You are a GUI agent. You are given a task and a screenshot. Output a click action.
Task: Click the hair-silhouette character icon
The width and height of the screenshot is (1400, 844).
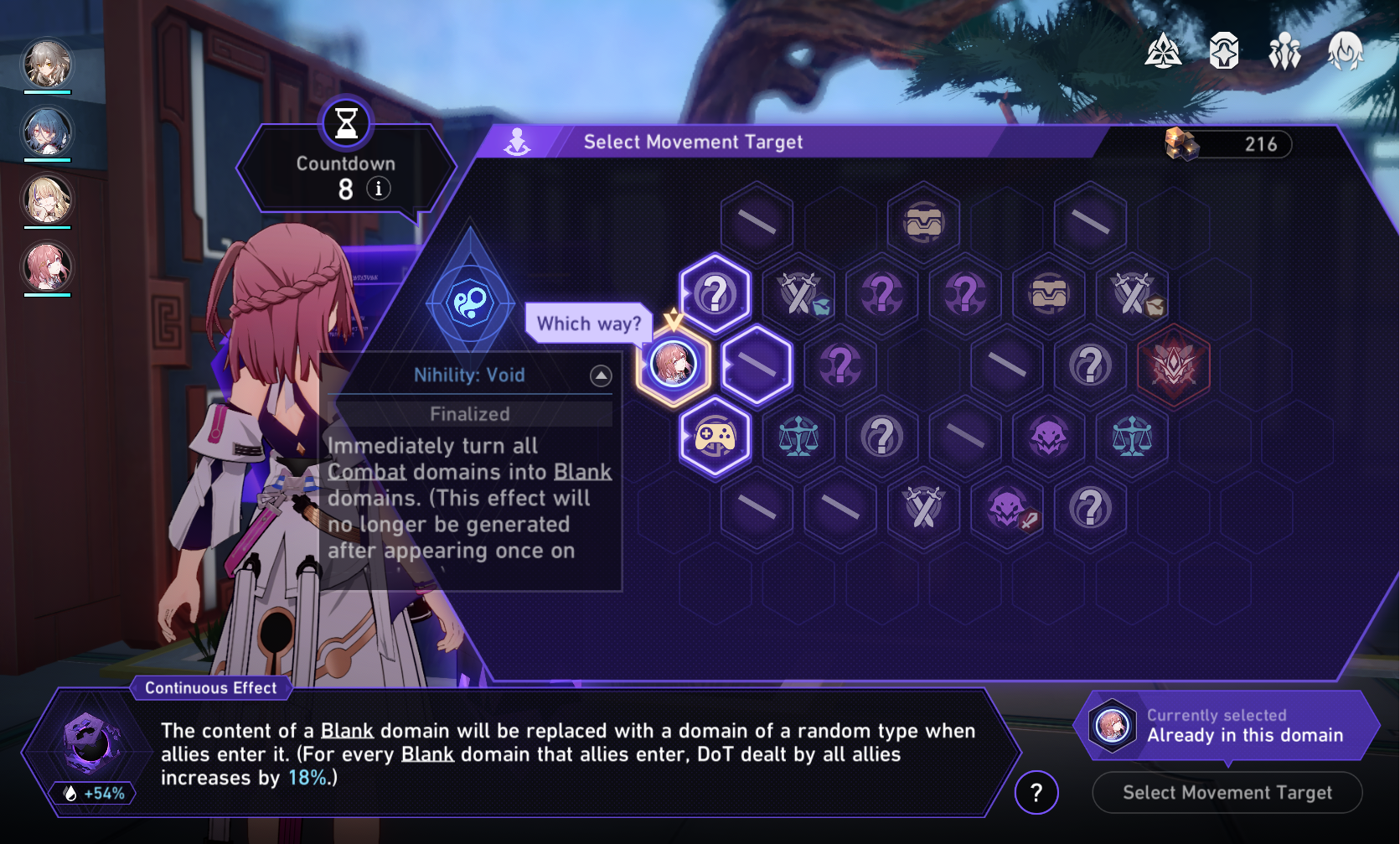point(1345,51)
